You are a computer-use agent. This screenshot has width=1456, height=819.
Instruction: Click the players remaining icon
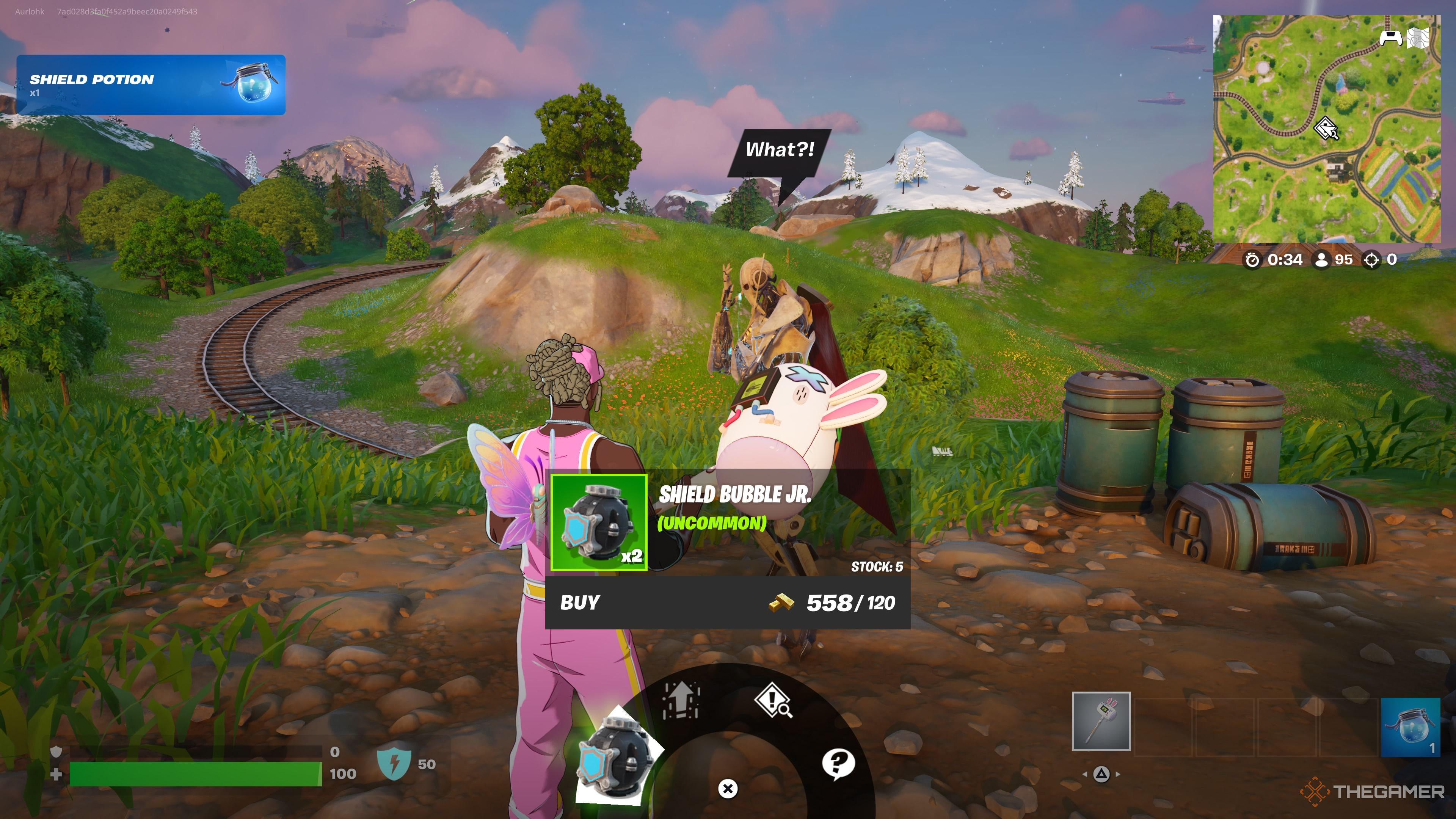pos(1321,259)
